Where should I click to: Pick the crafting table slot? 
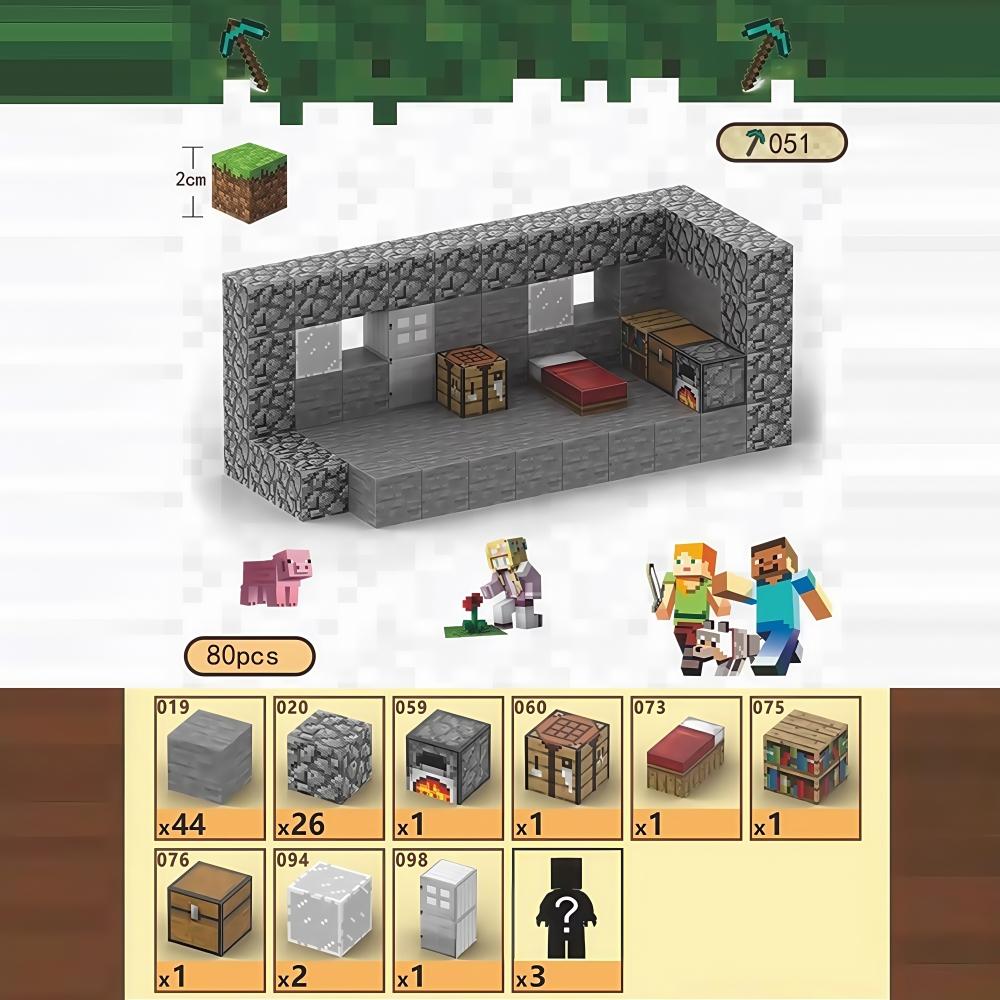click(567, 767)
